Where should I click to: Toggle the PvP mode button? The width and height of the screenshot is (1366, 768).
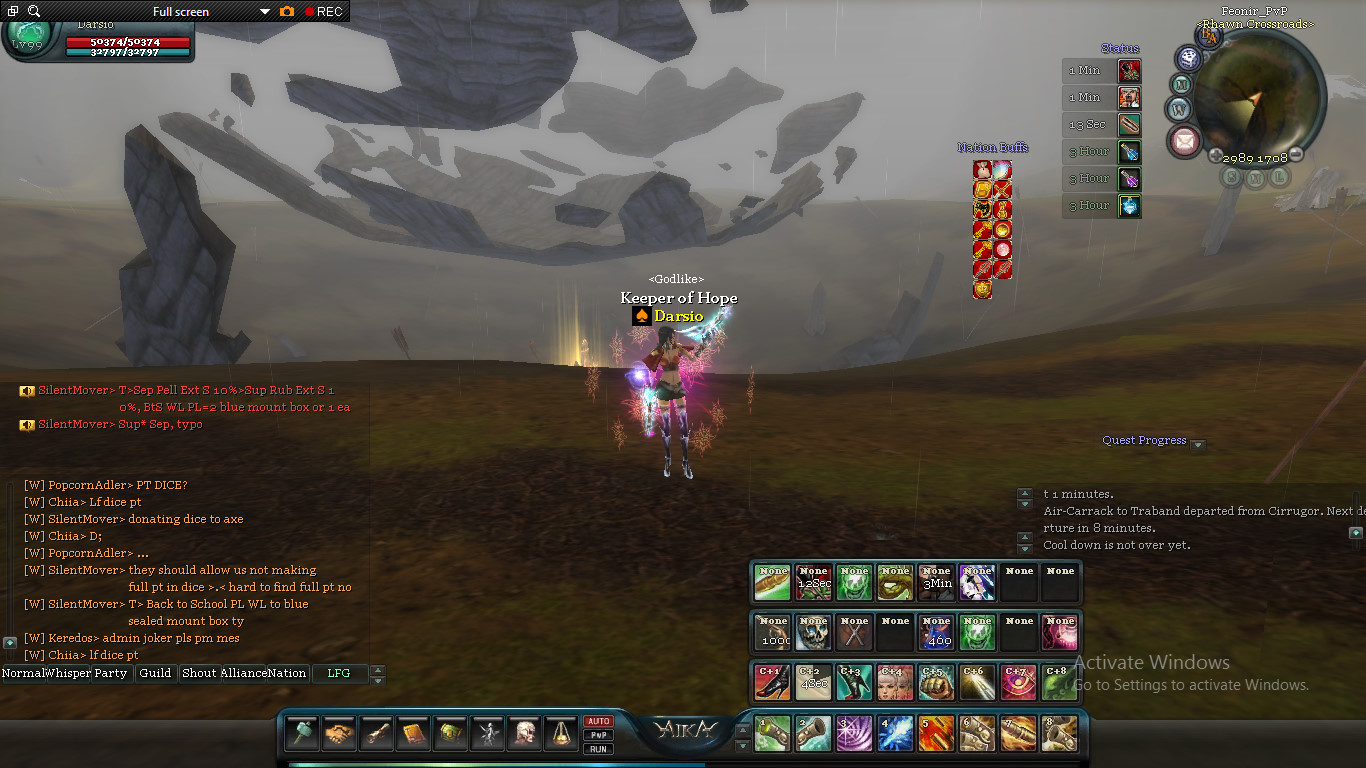point(598,735)
